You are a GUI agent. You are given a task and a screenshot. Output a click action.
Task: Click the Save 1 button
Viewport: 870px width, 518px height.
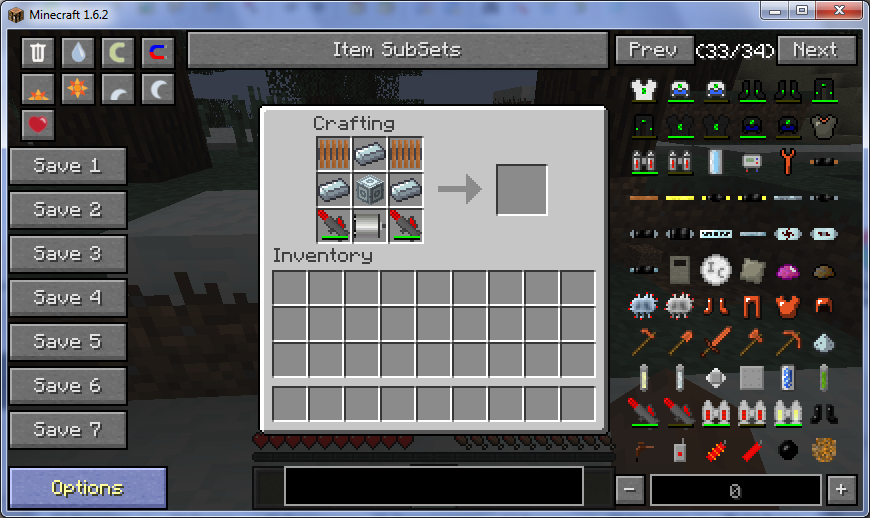(x=68, y=166)
